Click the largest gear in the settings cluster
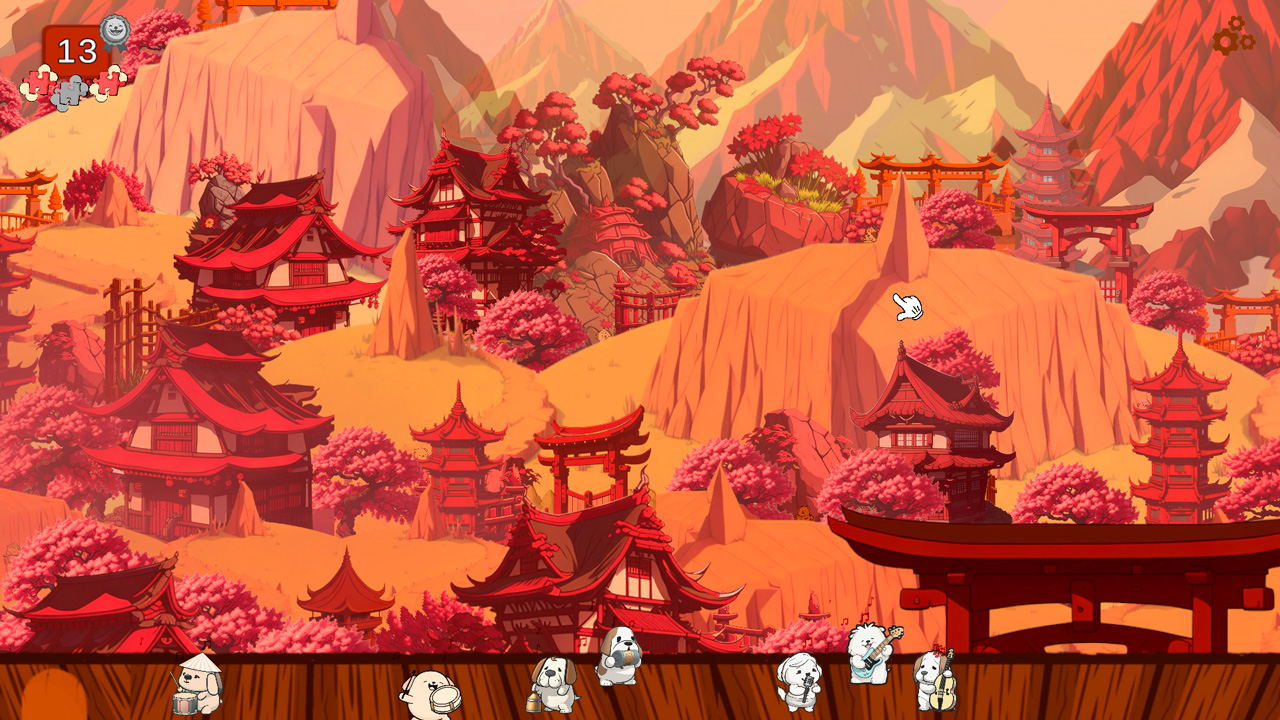The image size is (1280, 720). coord(1226,42)
